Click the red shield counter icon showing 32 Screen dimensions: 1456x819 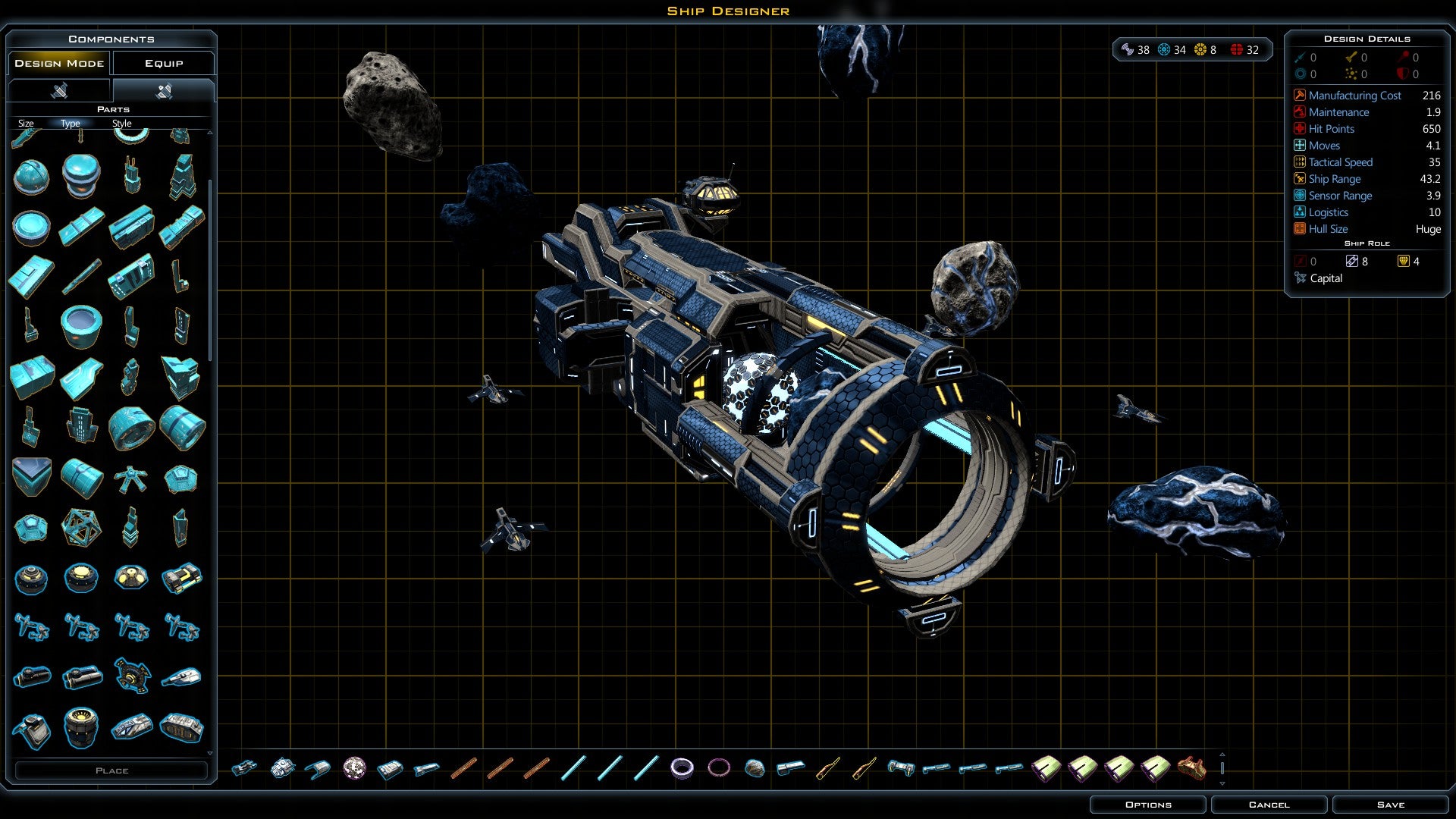[x=1238, y=49]
